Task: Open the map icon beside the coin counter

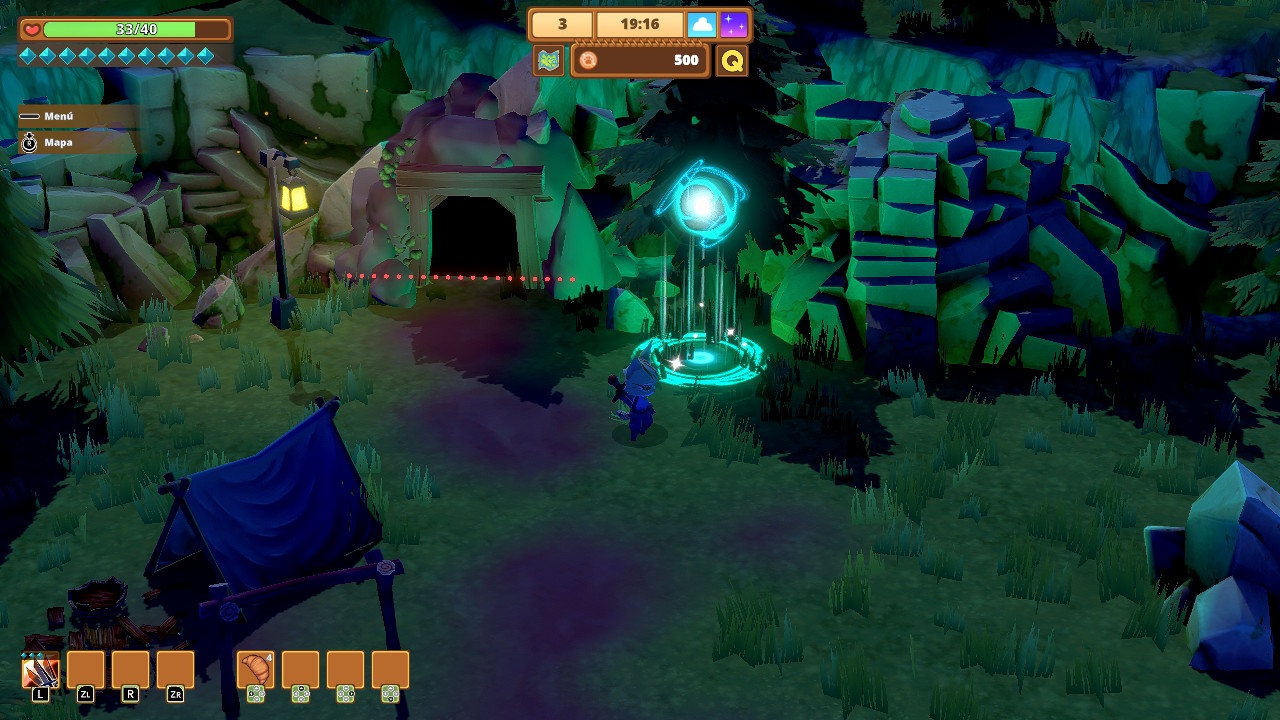Action: 548,61
